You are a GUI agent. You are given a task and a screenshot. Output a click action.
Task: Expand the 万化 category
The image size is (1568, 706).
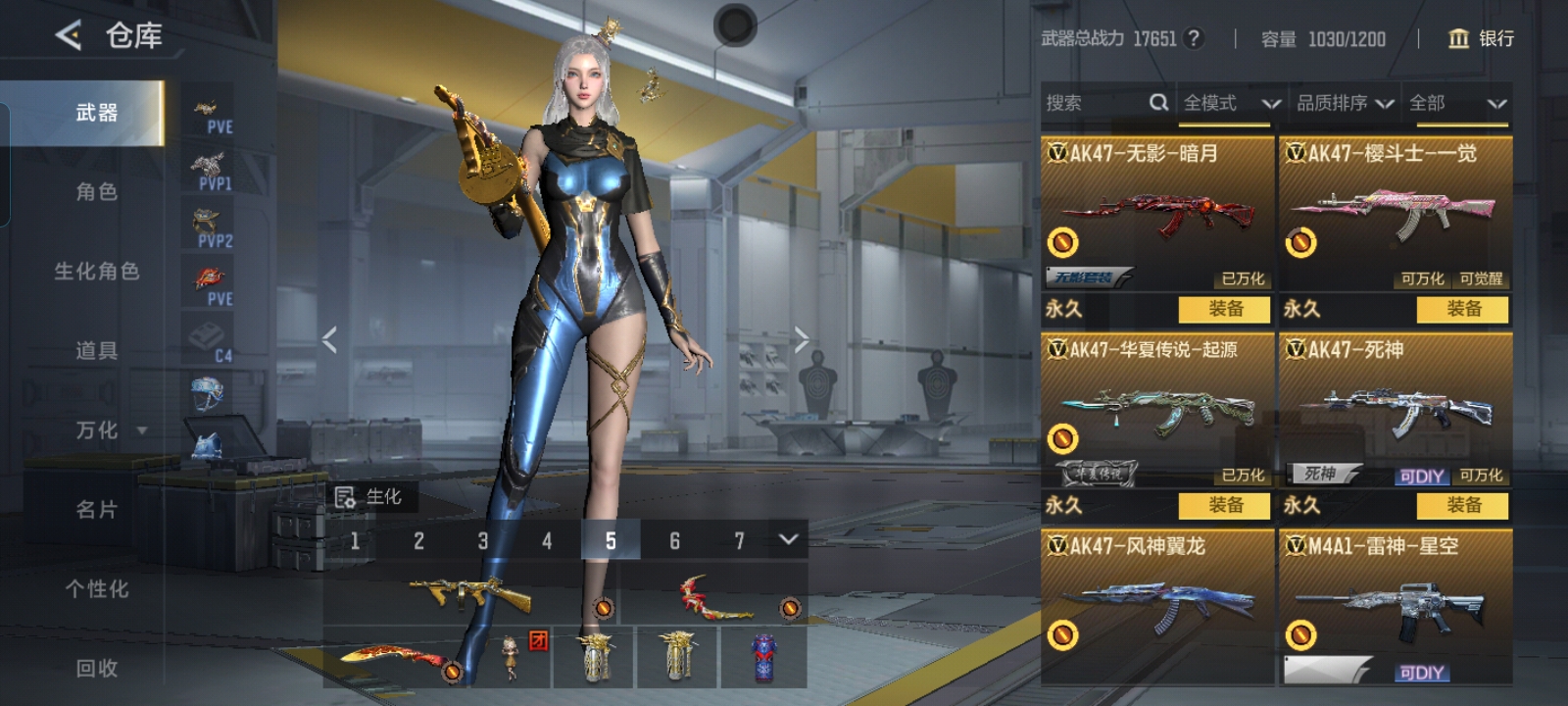pos(108,430)
